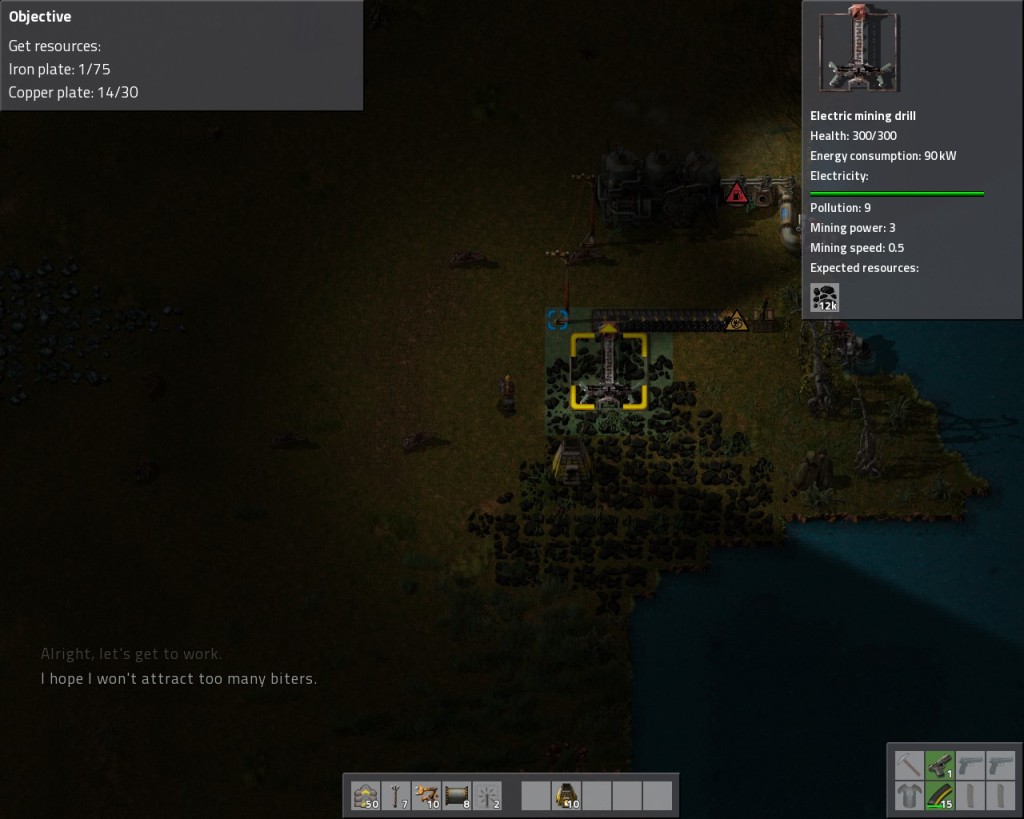Pick the small electric pole stack
The height and width of the screenshot is (819, 1024).
396,796
